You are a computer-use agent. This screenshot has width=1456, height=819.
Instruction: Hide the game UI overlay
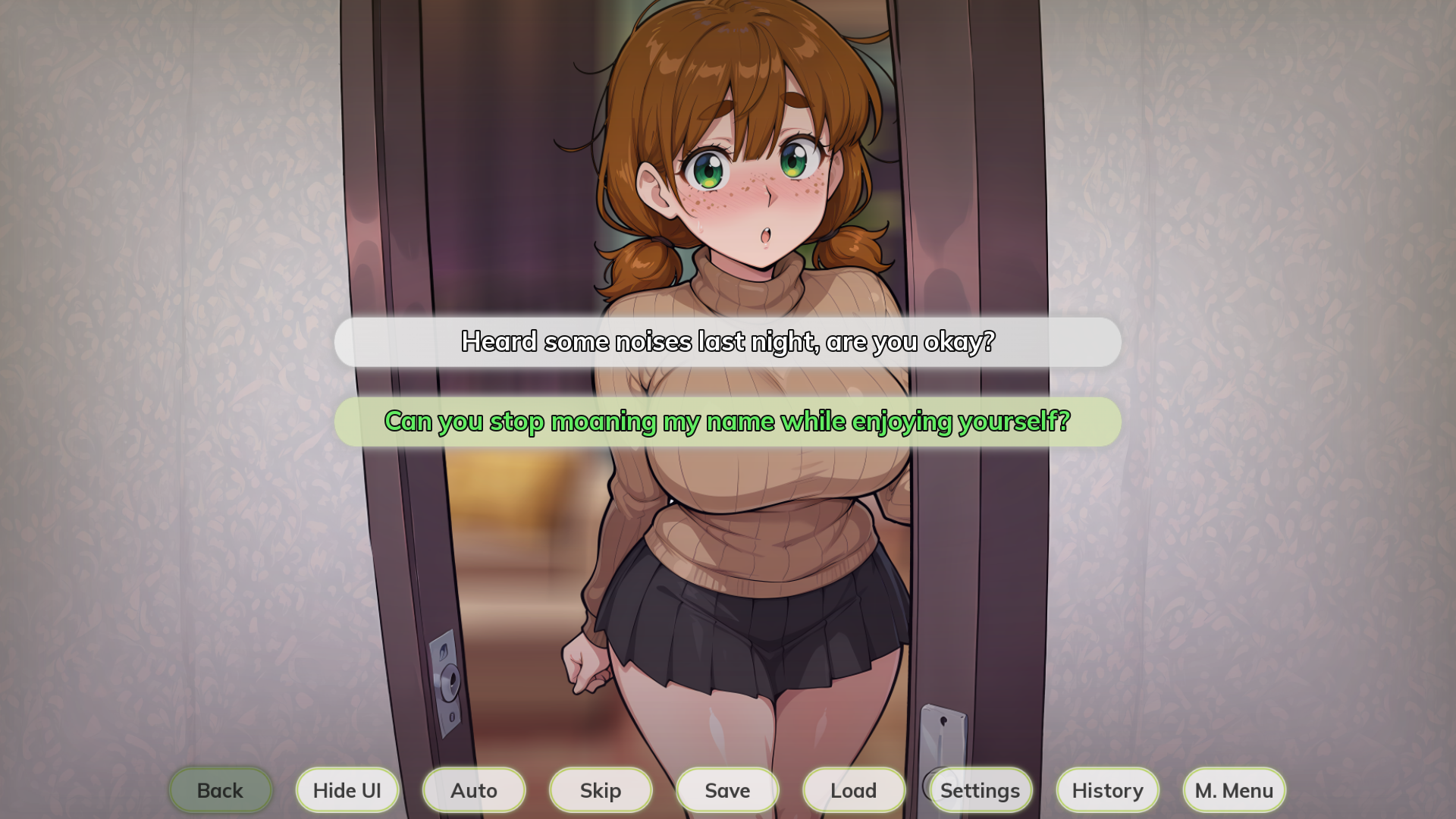tap(347, 789)
